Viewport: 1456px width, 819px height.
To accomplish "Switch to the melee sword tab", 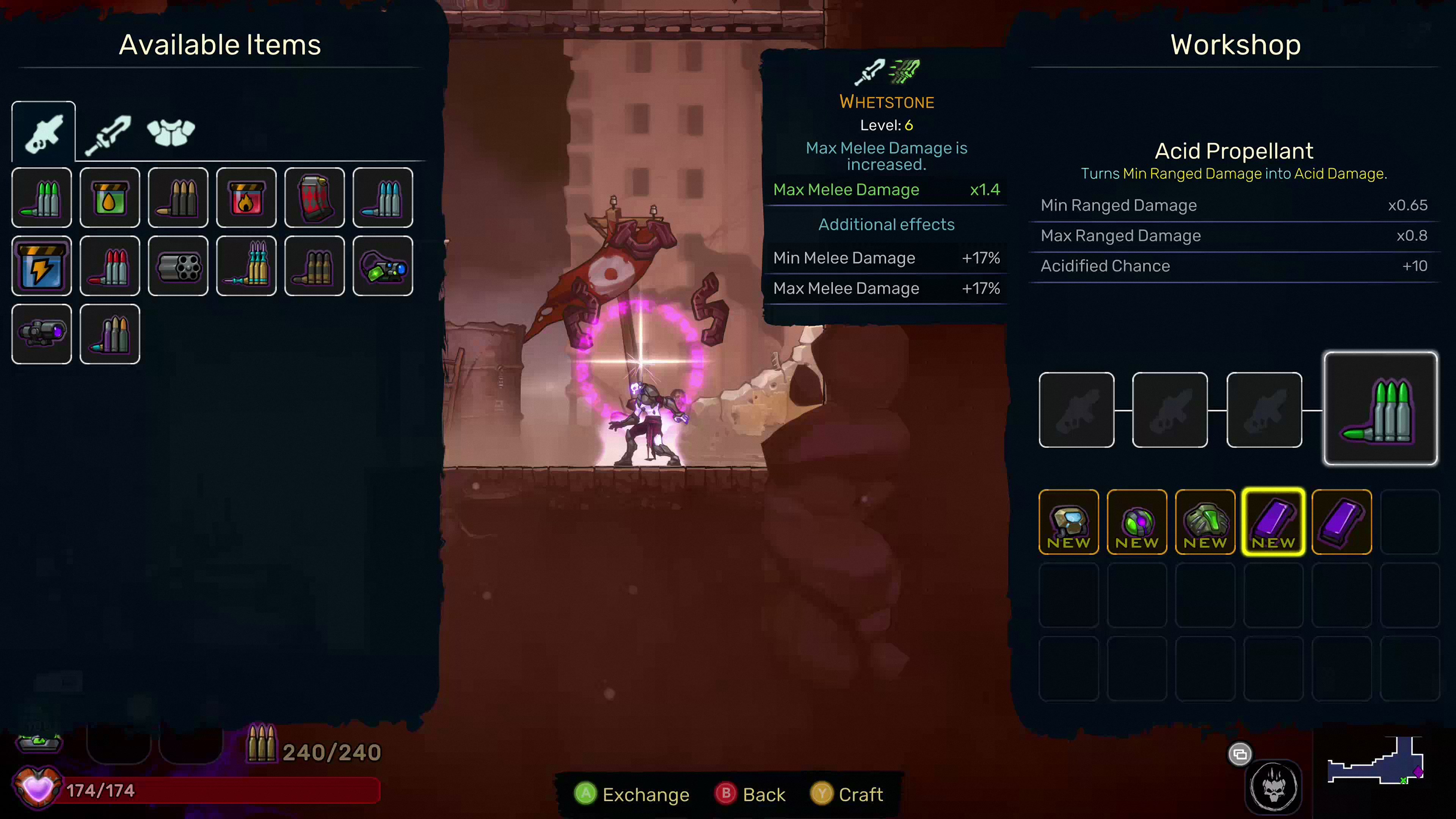I will click(107, 133).
